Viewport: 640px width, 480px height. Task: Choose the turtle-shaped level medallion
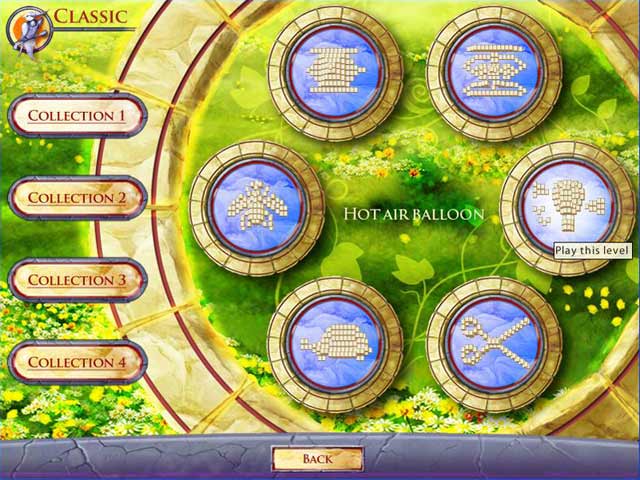[x=336, y=344]
